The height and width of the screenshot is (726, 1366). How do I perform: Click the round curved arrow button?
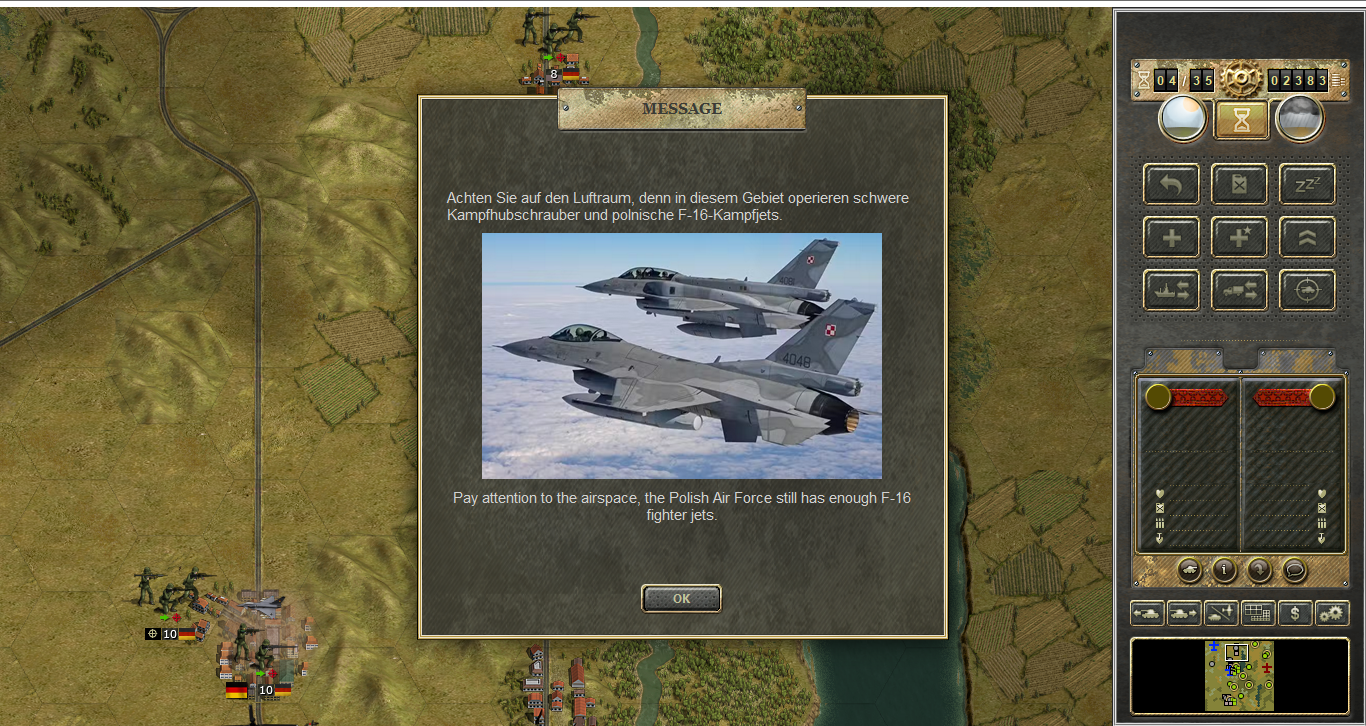1259,569
